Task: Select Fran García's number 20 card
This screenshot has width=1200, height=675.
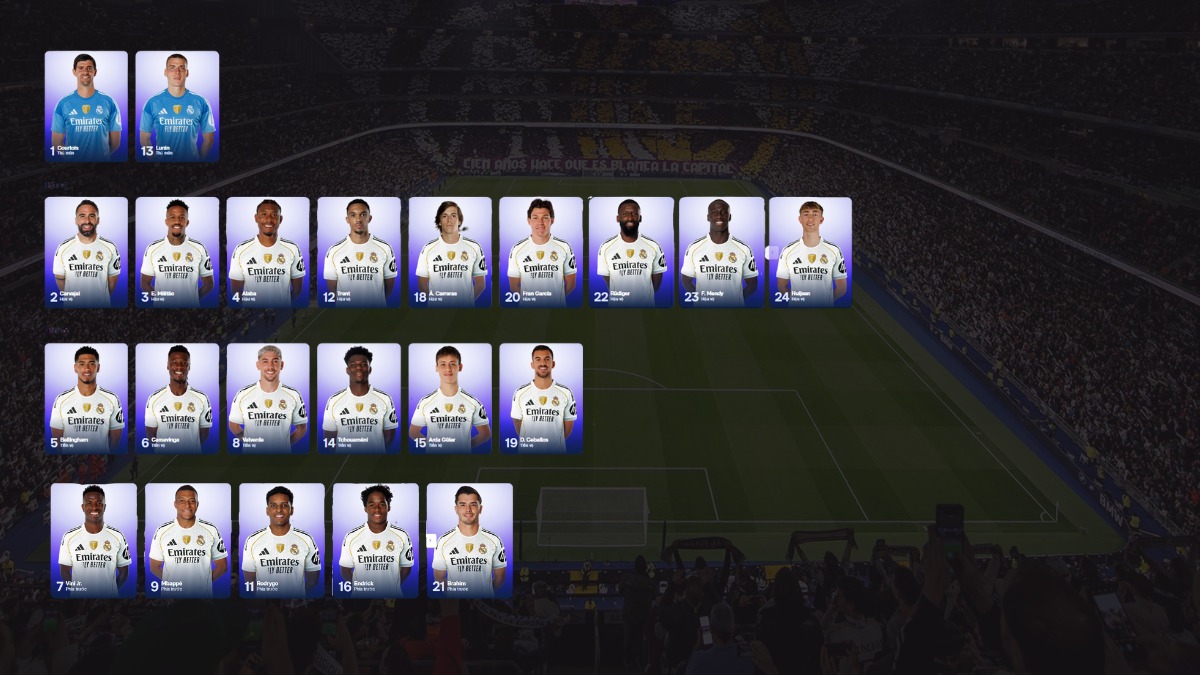Action: [541, 252]
